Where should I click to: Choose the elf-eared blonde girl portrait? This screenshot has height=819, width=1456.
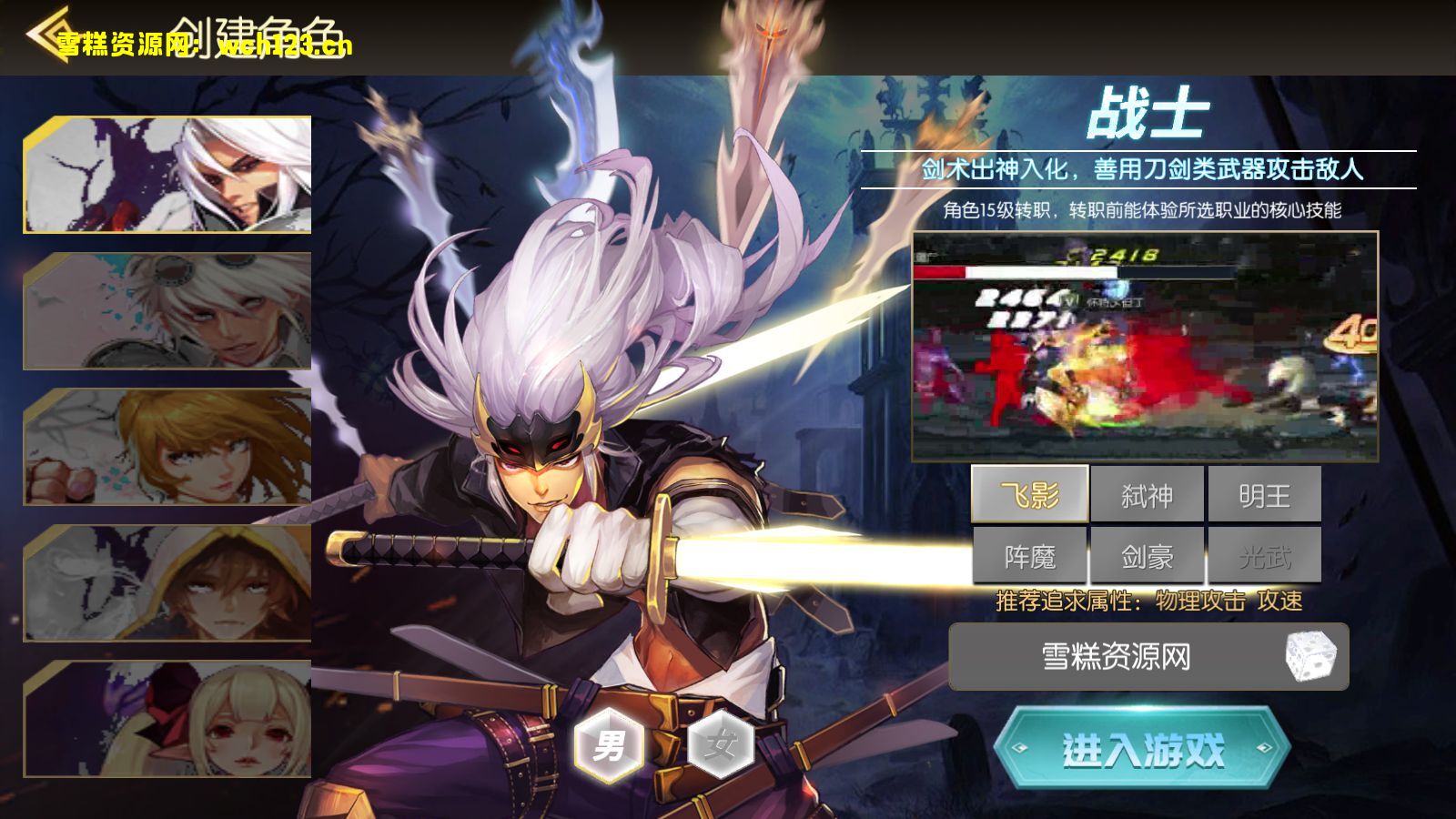pyautogui.click(x=167, y=719)
